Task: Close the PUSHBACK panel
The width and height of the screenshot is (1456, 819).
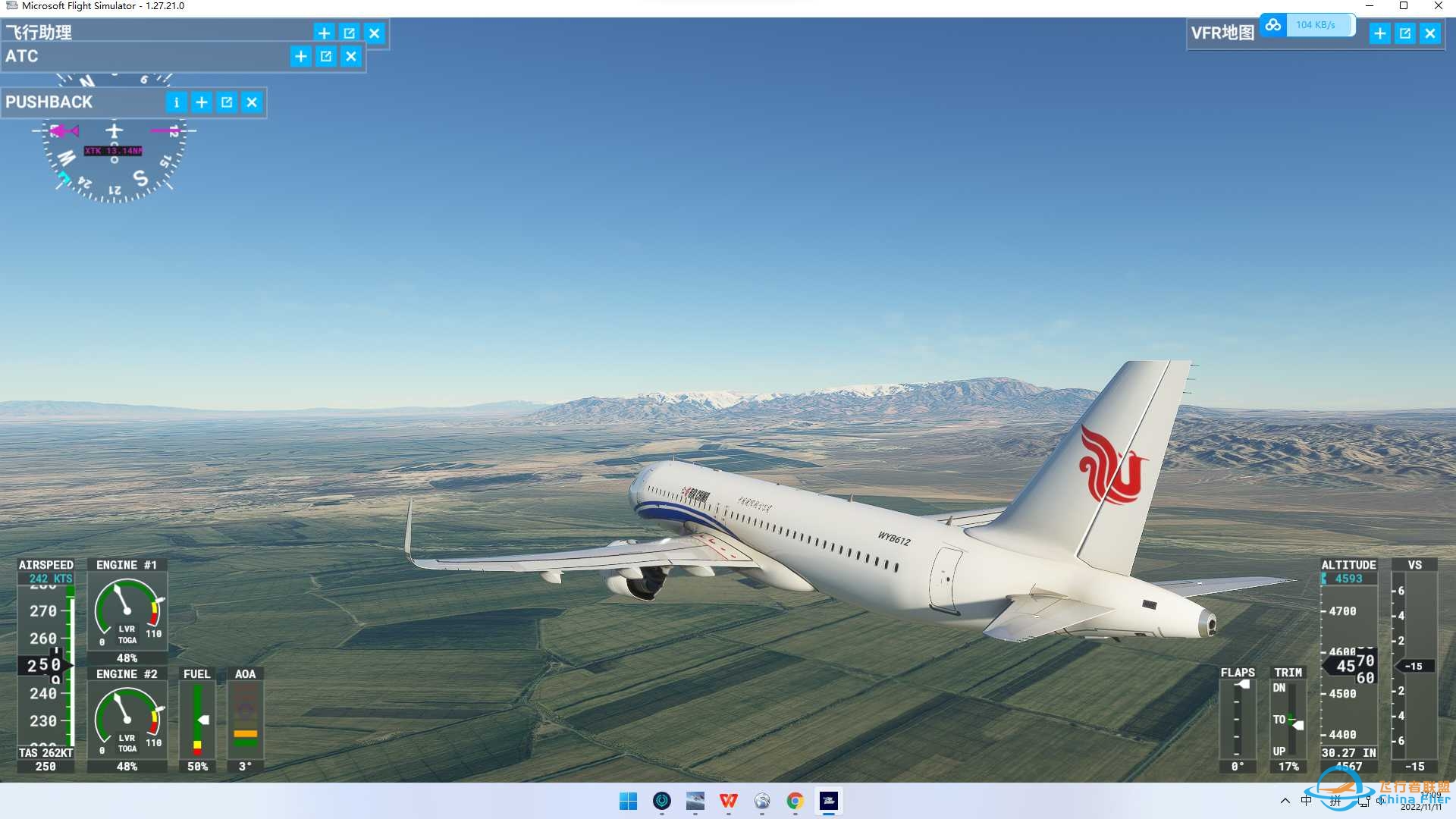Action: [252, 102]
